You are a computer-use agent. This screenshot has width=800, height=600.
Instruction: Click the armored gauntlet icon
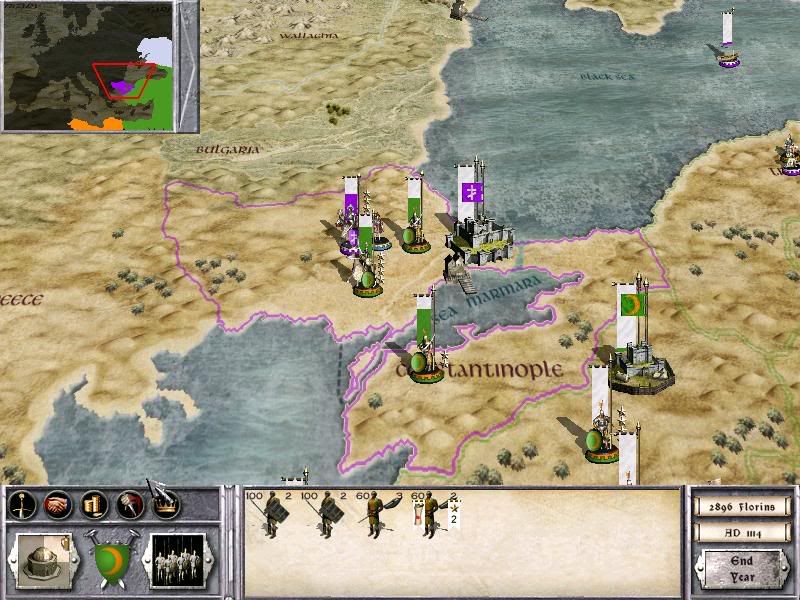point(129,505)
